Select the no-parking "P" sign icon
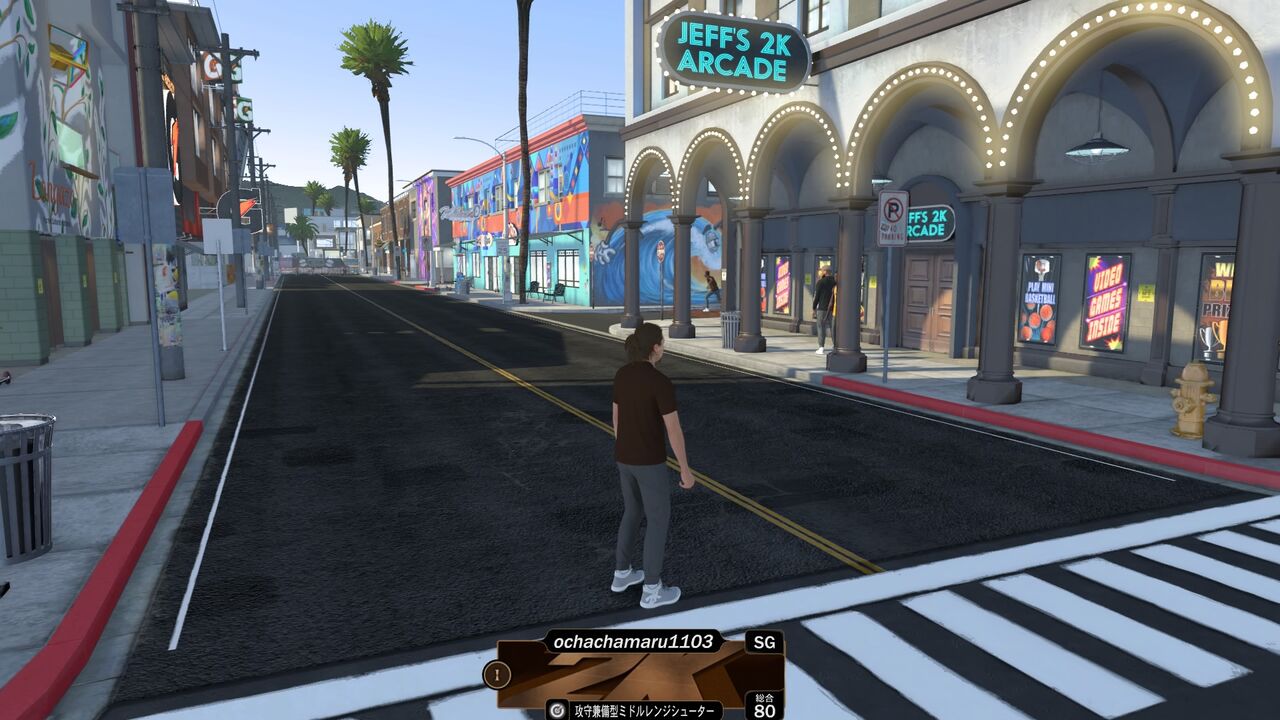The height and width of the screenshot is (720, 1280). tap(891, 213)
